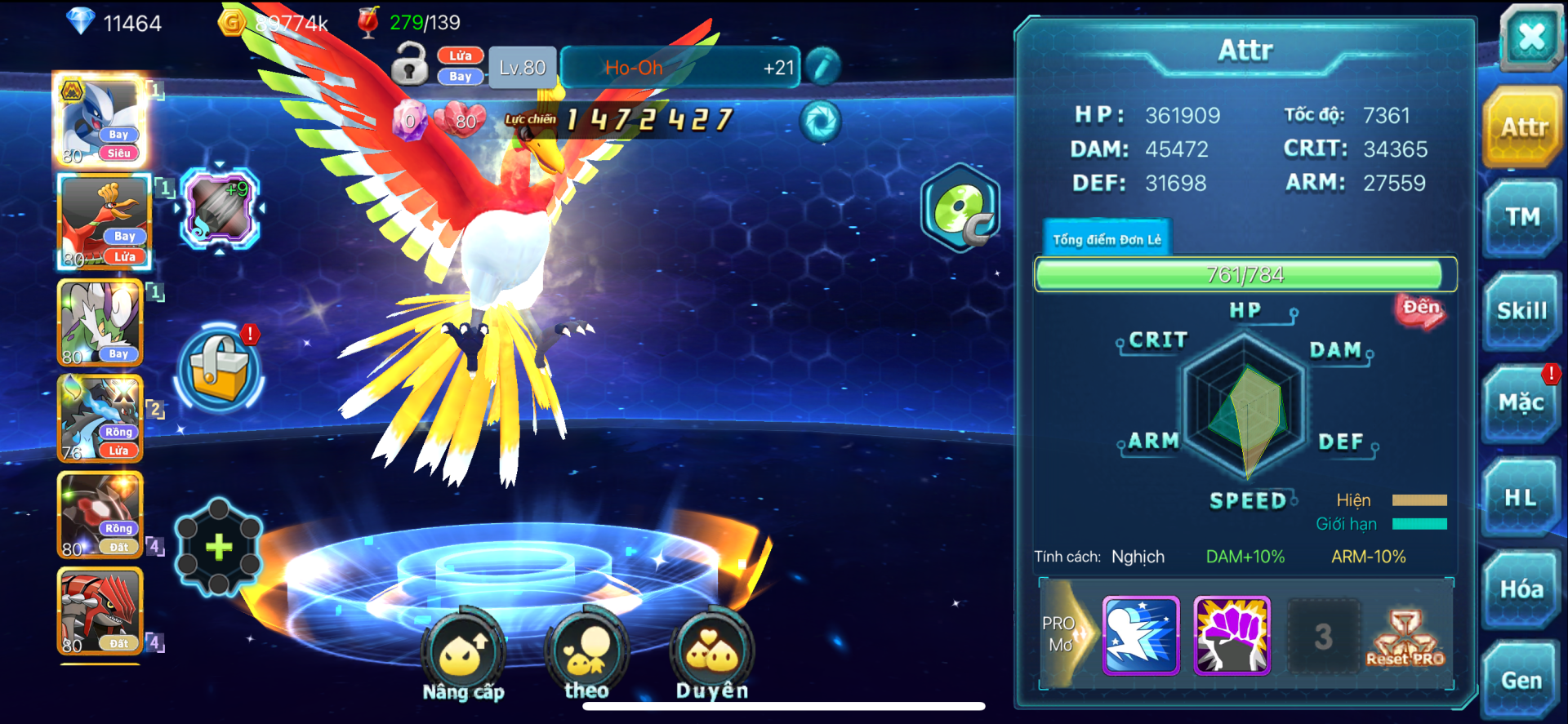Open the Tổng điểm Đơn Lẻ tab
Screen dimensions: 1568x724
tap(1107, 239)
